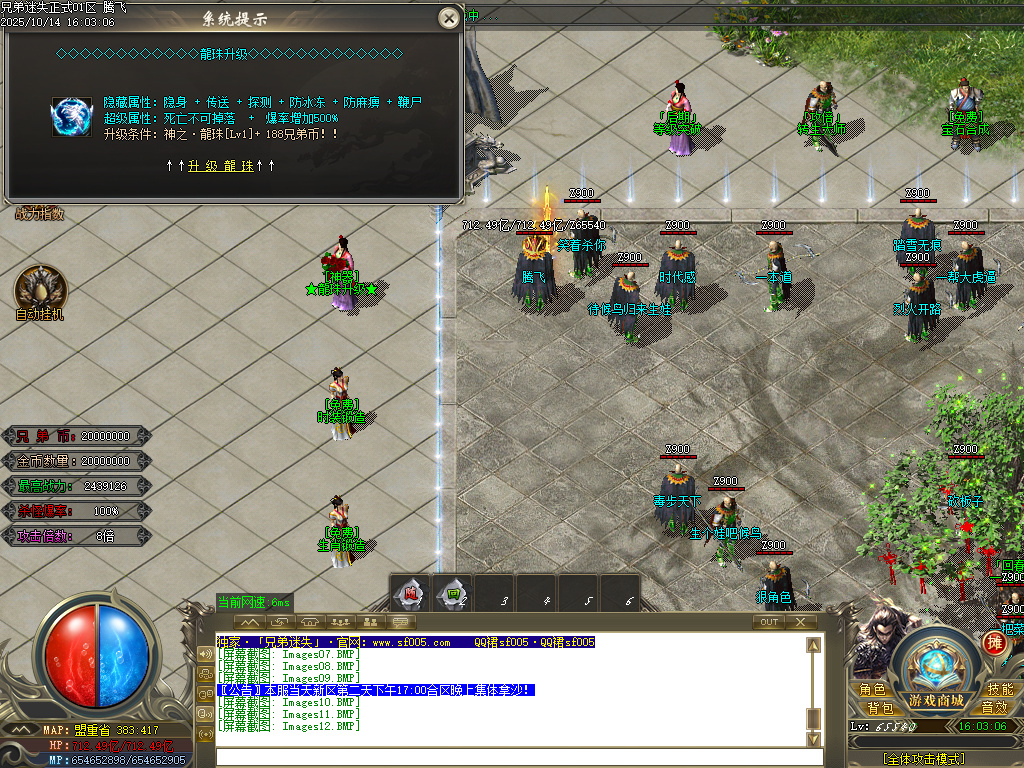1024x768 pixels.
Task: Click the 战力指数 power index button
Action: [x=40, y=213]
